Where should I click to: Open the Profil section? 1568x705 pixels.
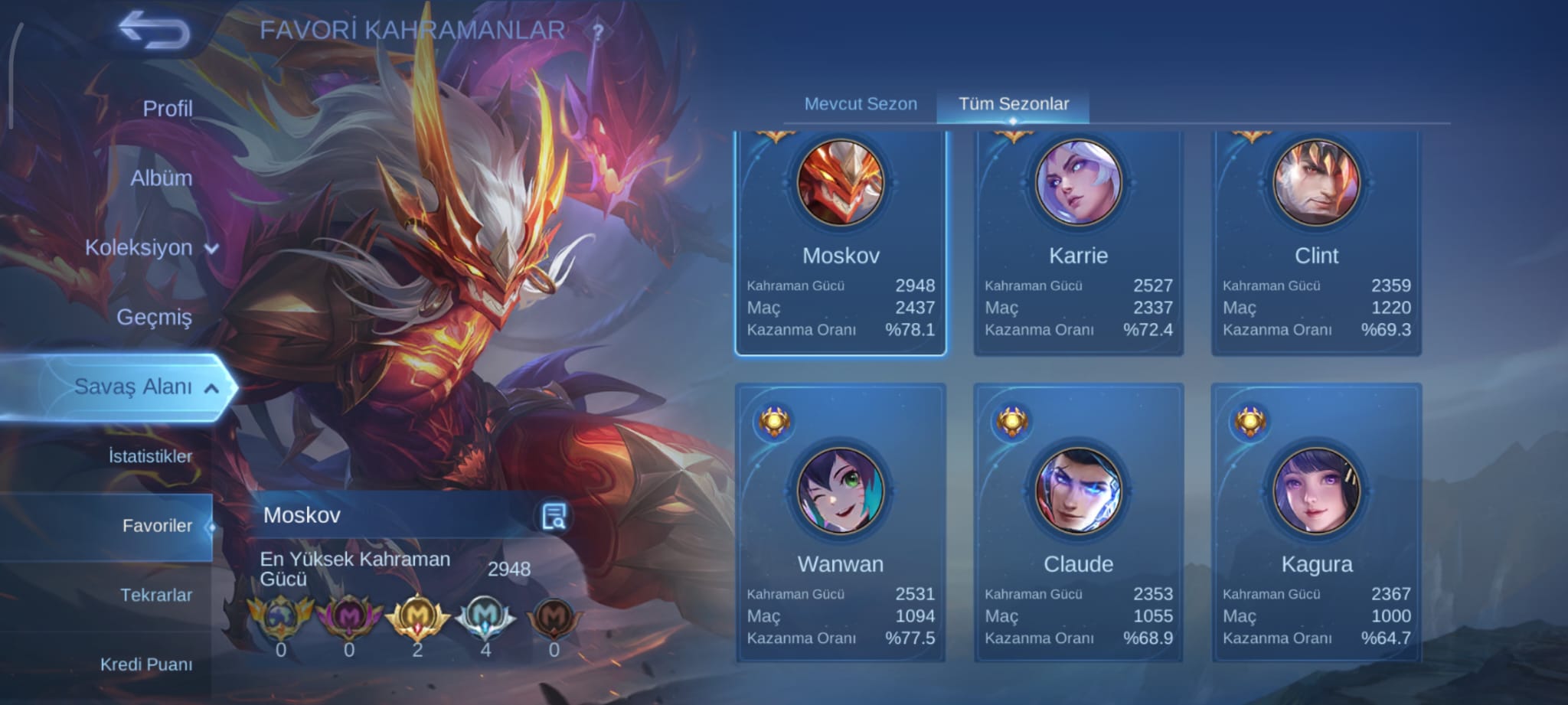(167, 109)
